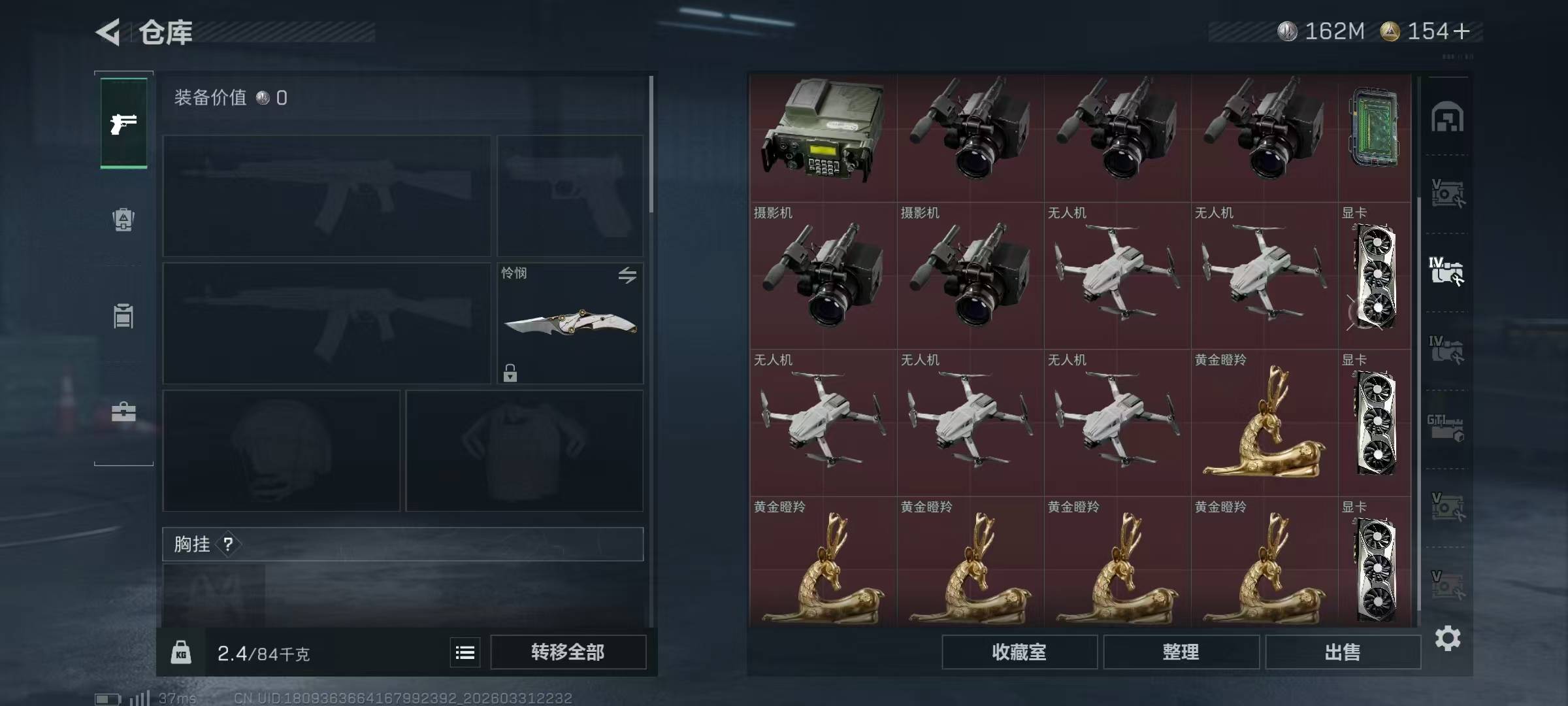Select the green circuit case item
The width and height of the screenshot is (1568, 706).
(x=1374, y=130)
